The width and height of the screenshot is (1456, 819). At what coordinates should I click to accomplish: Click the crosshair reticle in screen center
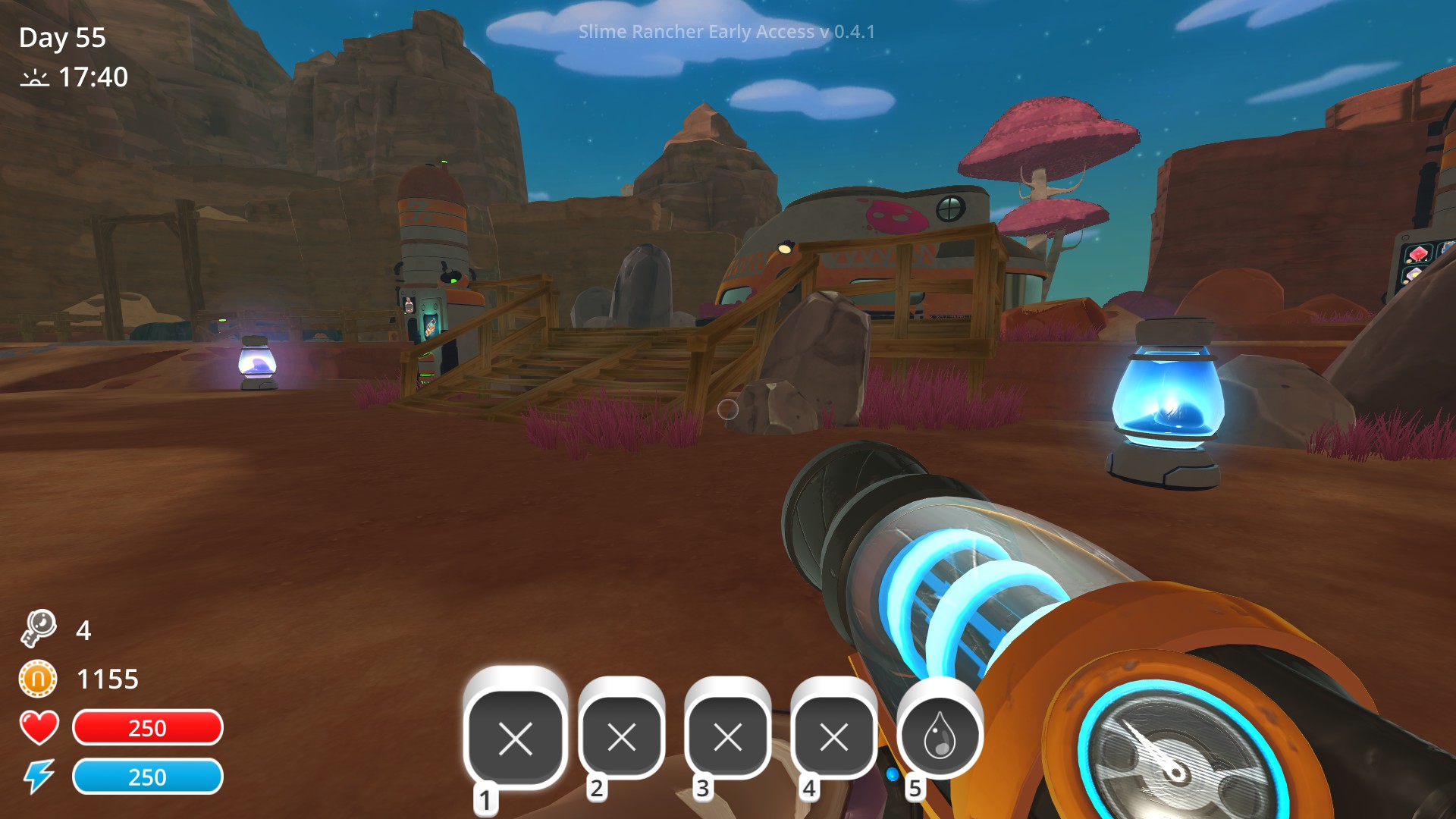coord(728,409)
